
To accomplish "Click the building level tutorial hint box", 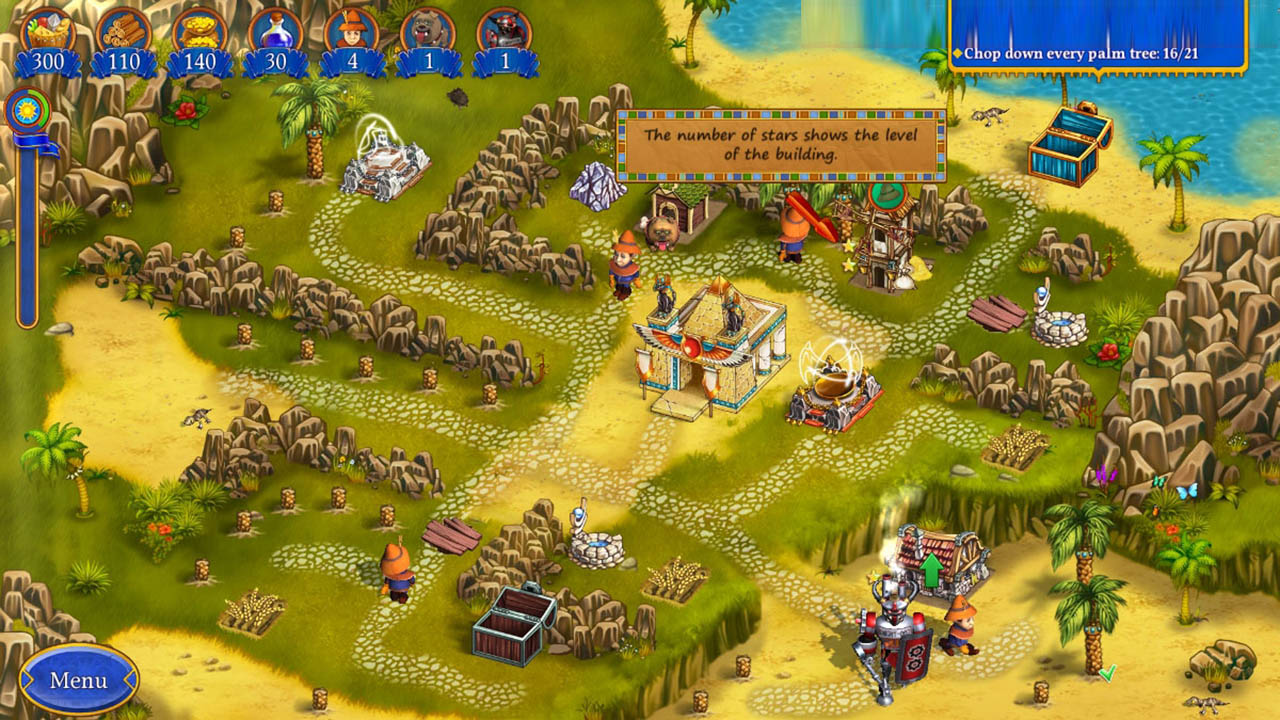I will pos(780,145).
